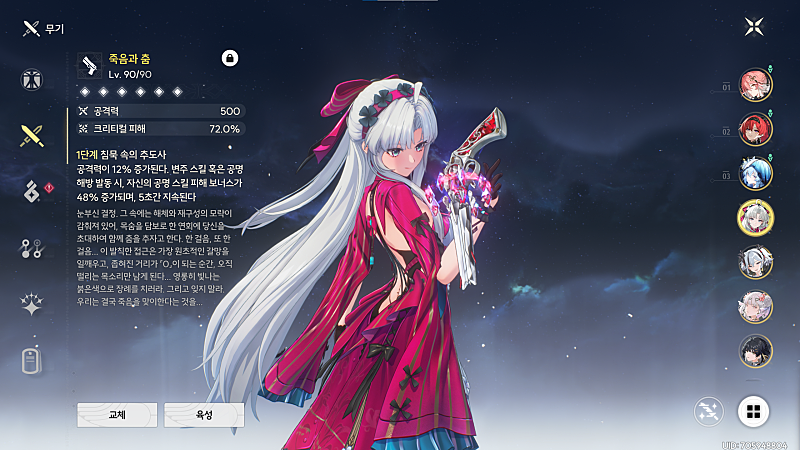This screenshot has width=800, height=450.
Task: Open the capsule-shaped tab at the bottom
Action: tap(34, 360)
